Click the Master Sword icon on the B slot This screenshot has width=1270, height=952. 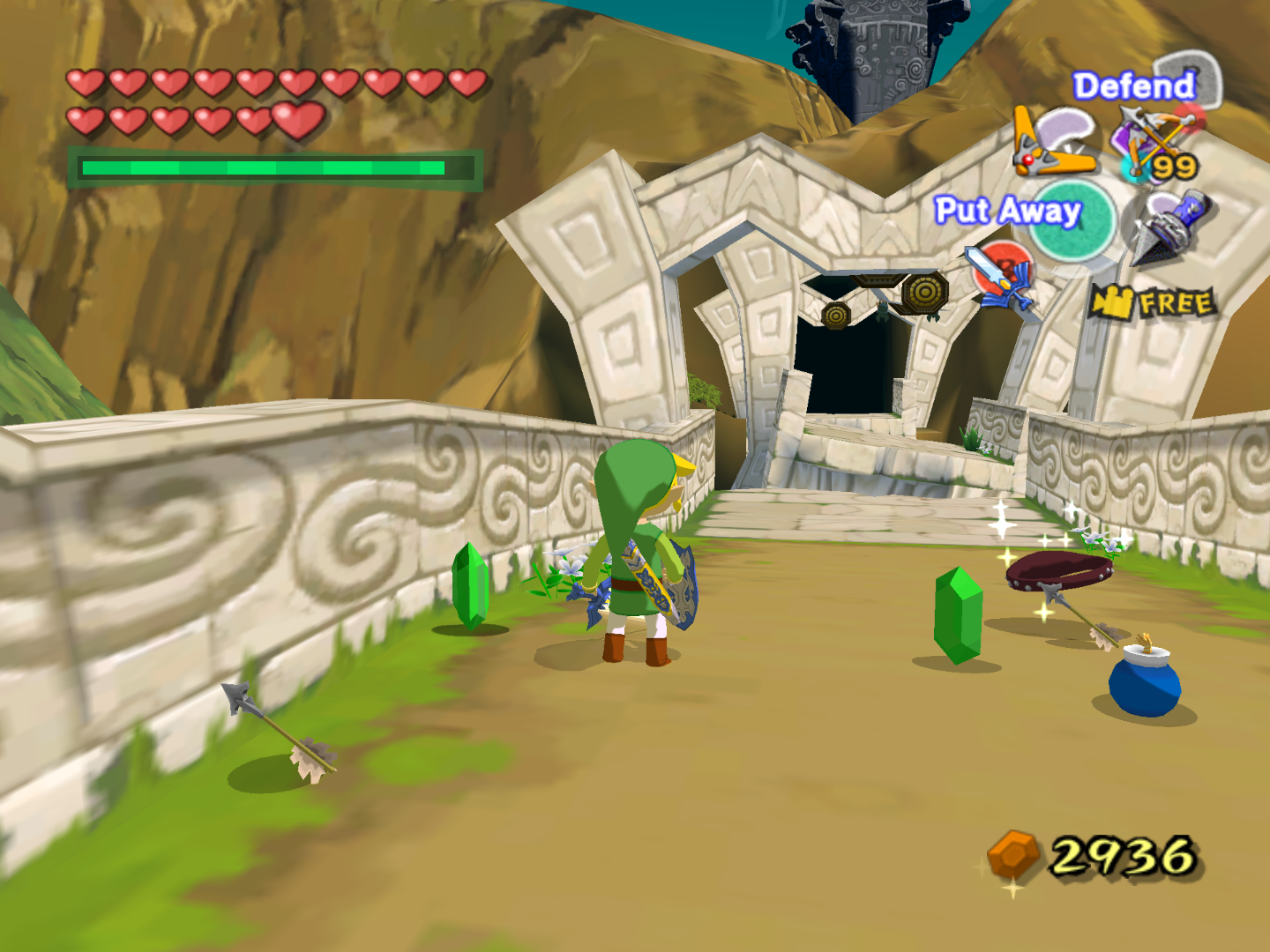1001,273
